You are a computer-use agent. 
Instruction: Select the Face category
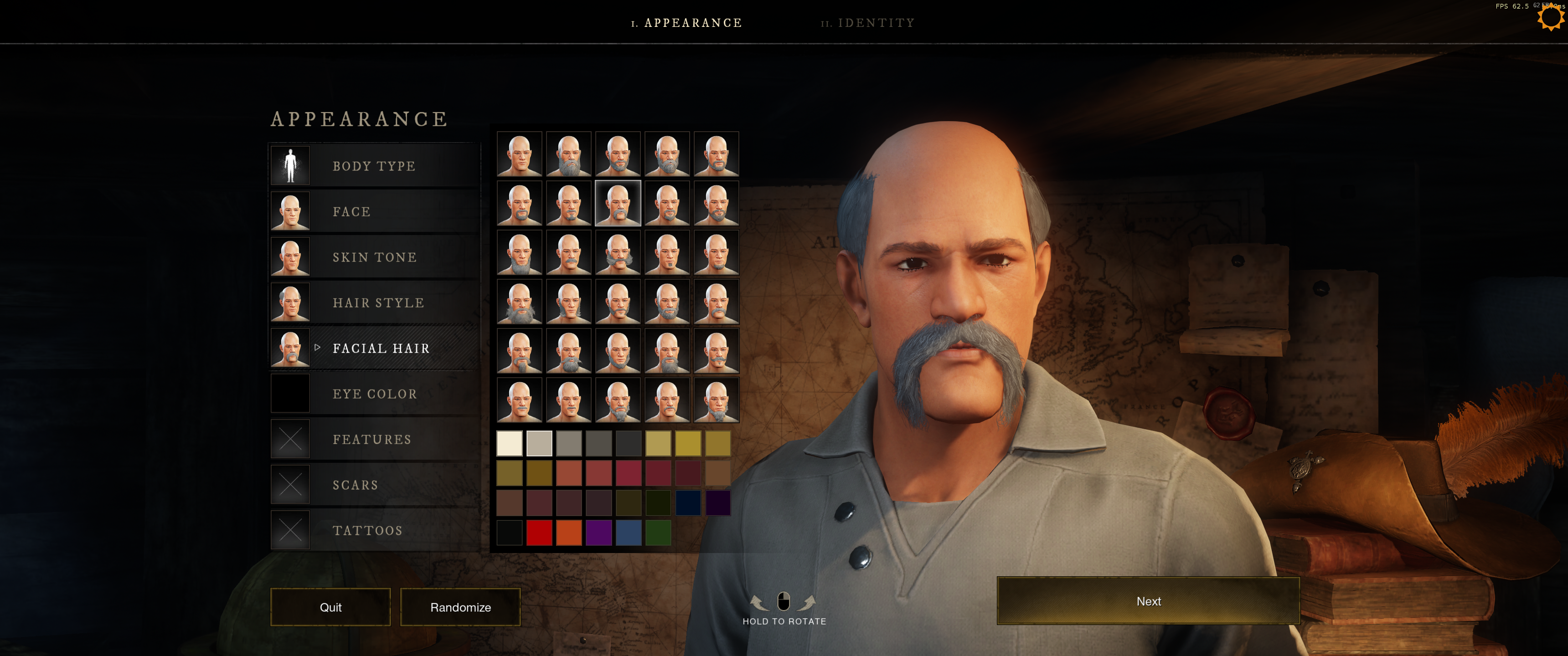[351, 212]
